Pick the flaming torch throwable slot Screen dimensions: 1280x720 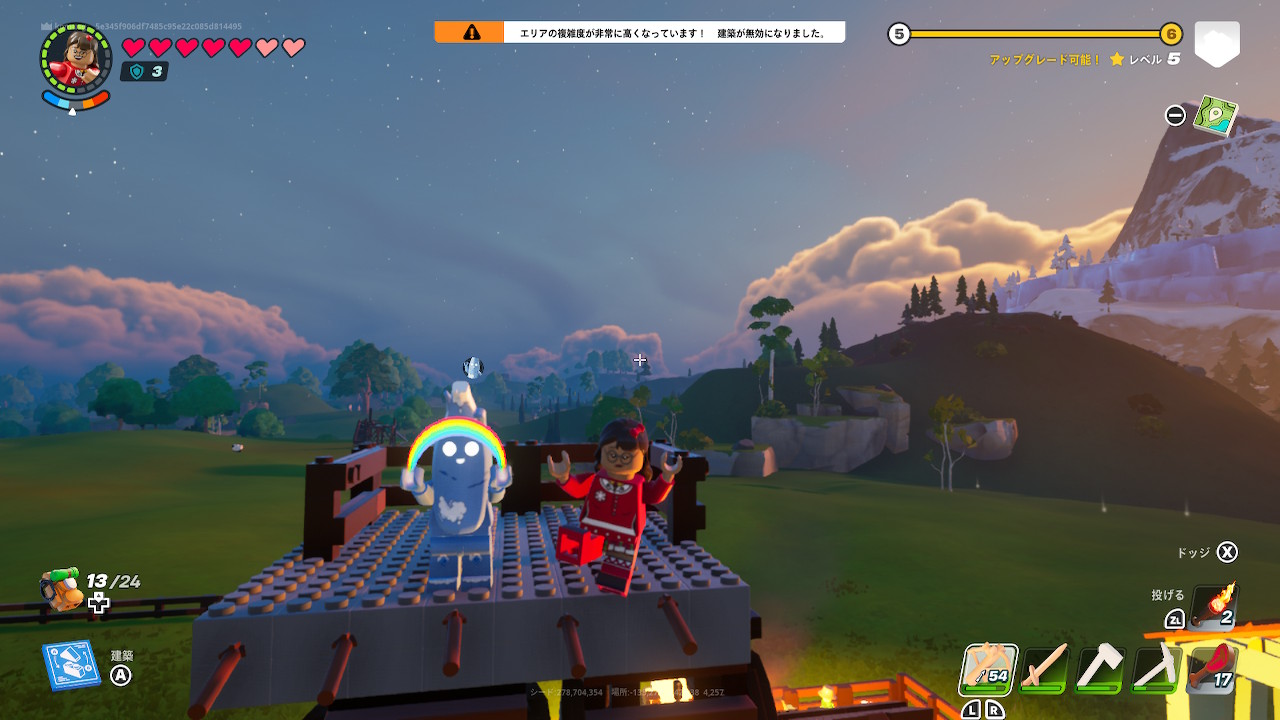point(1214,605)
